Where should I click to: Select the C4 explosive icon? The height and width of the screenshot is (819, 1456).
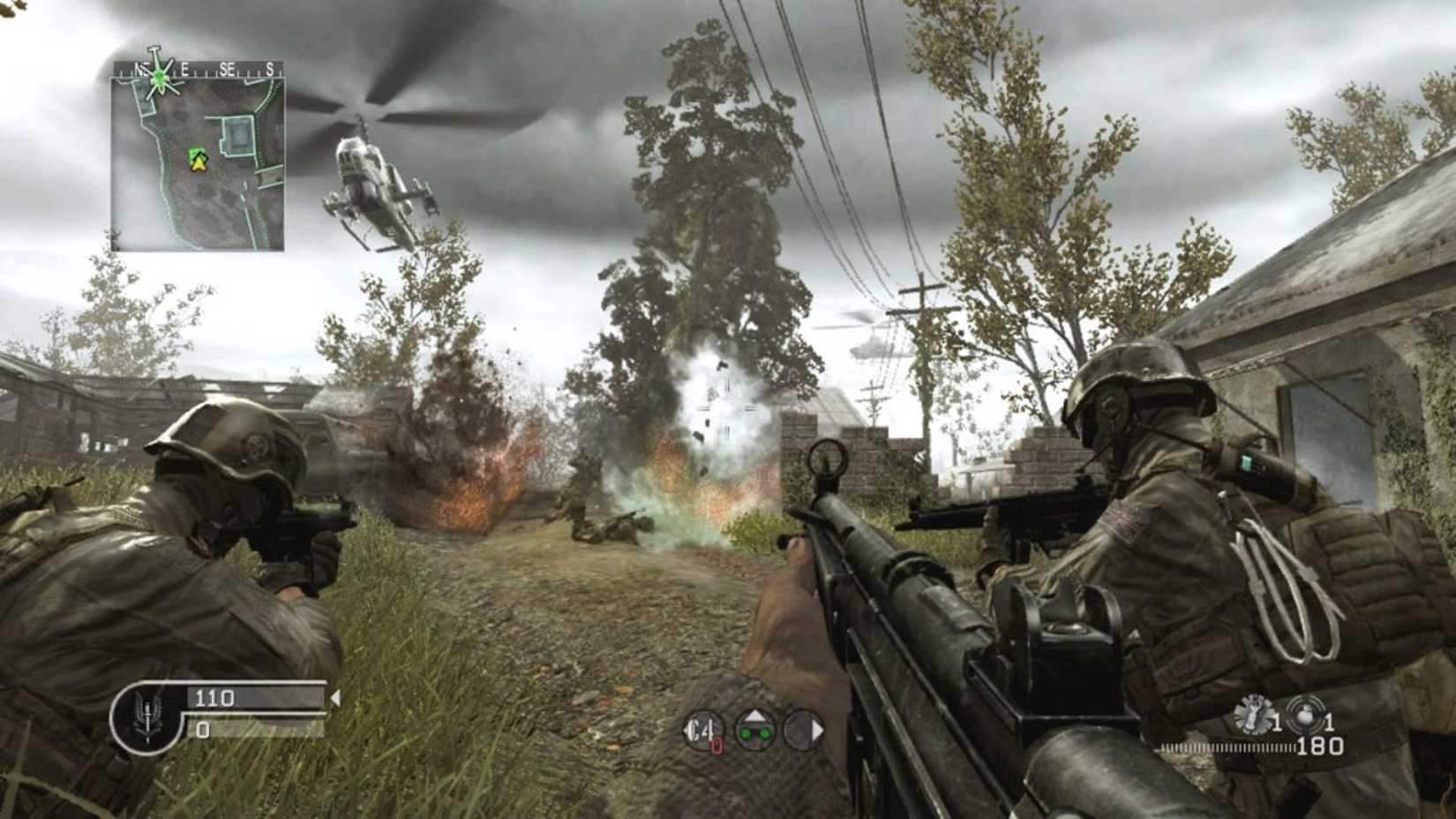703,731
